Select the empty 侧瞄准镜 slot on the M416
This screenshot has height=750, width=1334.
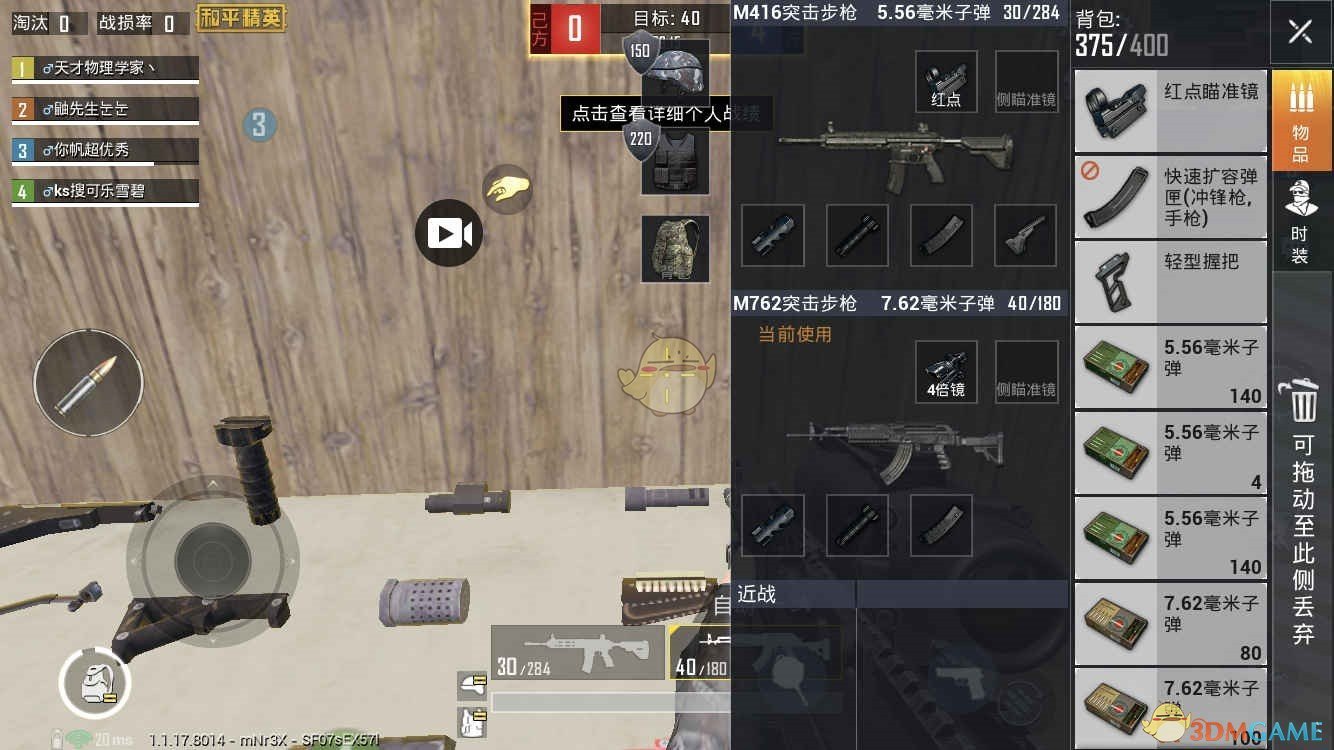pyautogui.click(x=1025, y=82)
